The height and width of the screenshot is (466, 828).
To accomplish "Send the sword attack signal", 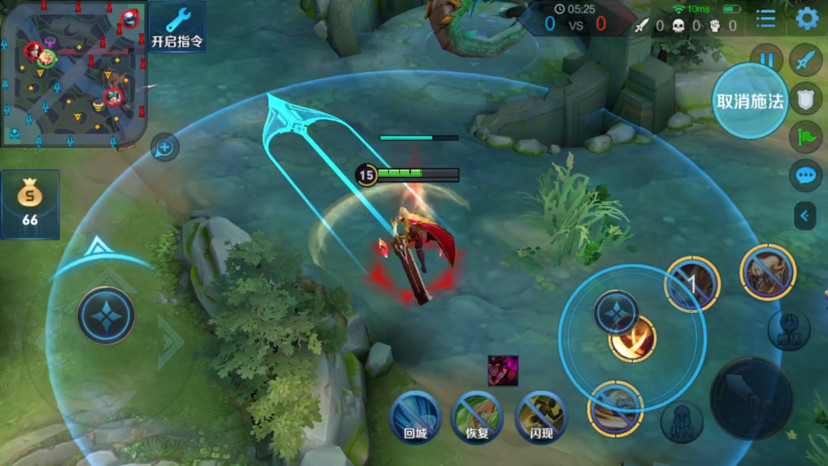I will click(x=805, y=60).
